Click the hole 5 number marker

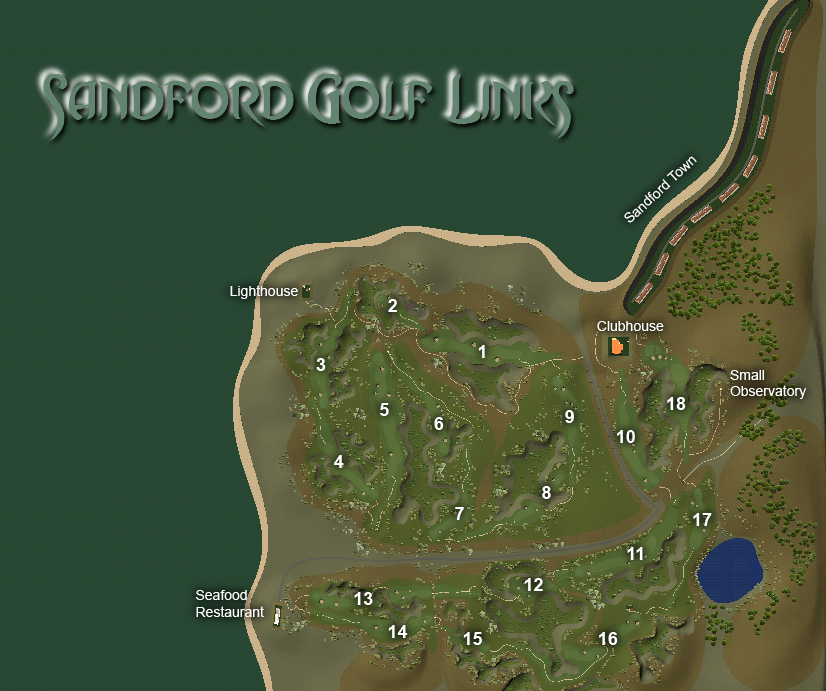pyautogui.click(x=384, y=409)
